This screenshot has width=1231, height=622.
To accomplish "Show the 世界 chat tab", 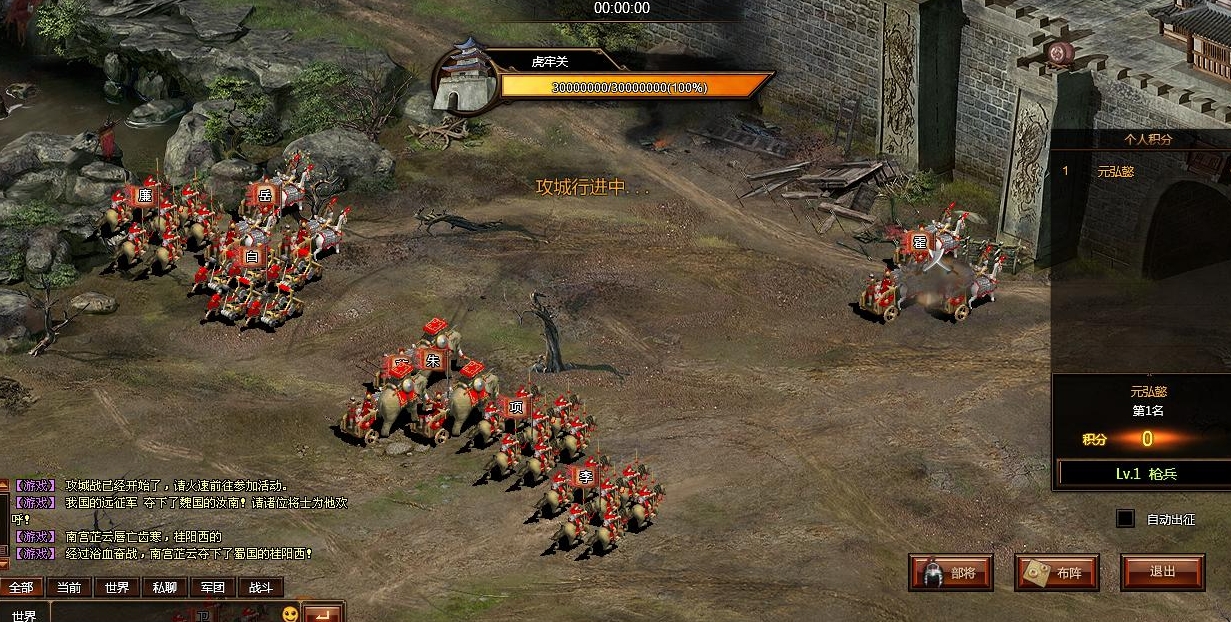I will click(117, 587).
